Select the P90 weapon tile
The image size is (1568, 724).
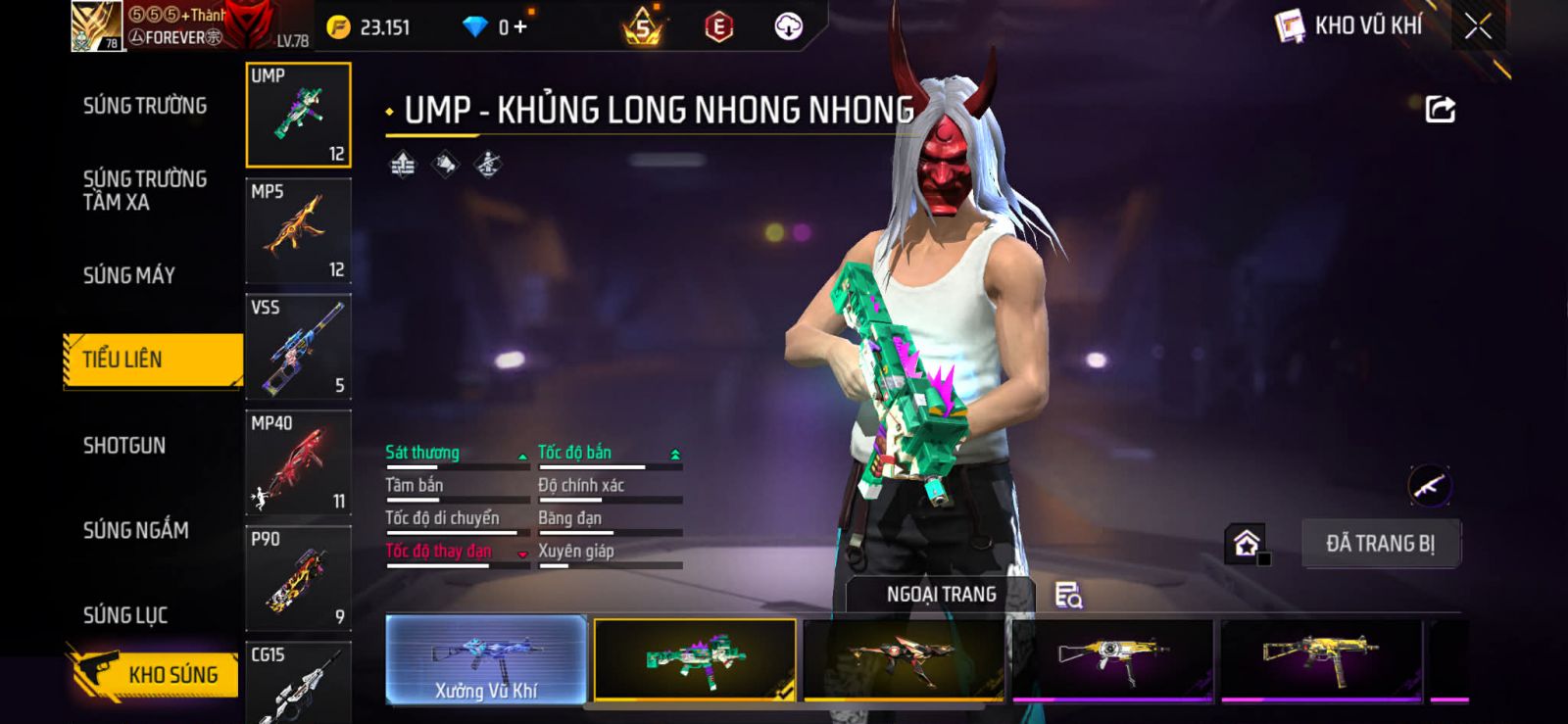(298, 578)
